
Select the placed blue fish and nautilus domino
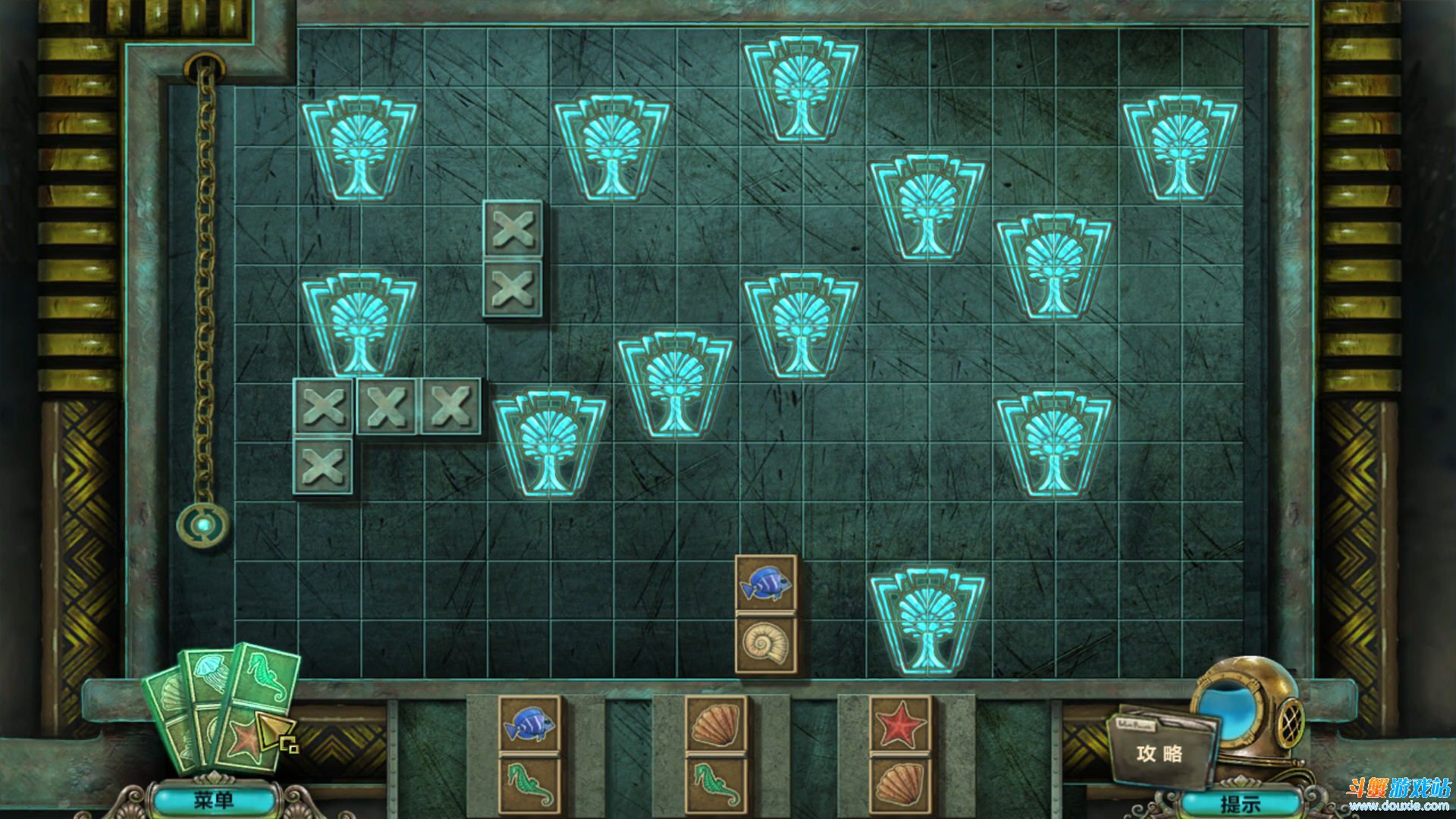point(766,614)
